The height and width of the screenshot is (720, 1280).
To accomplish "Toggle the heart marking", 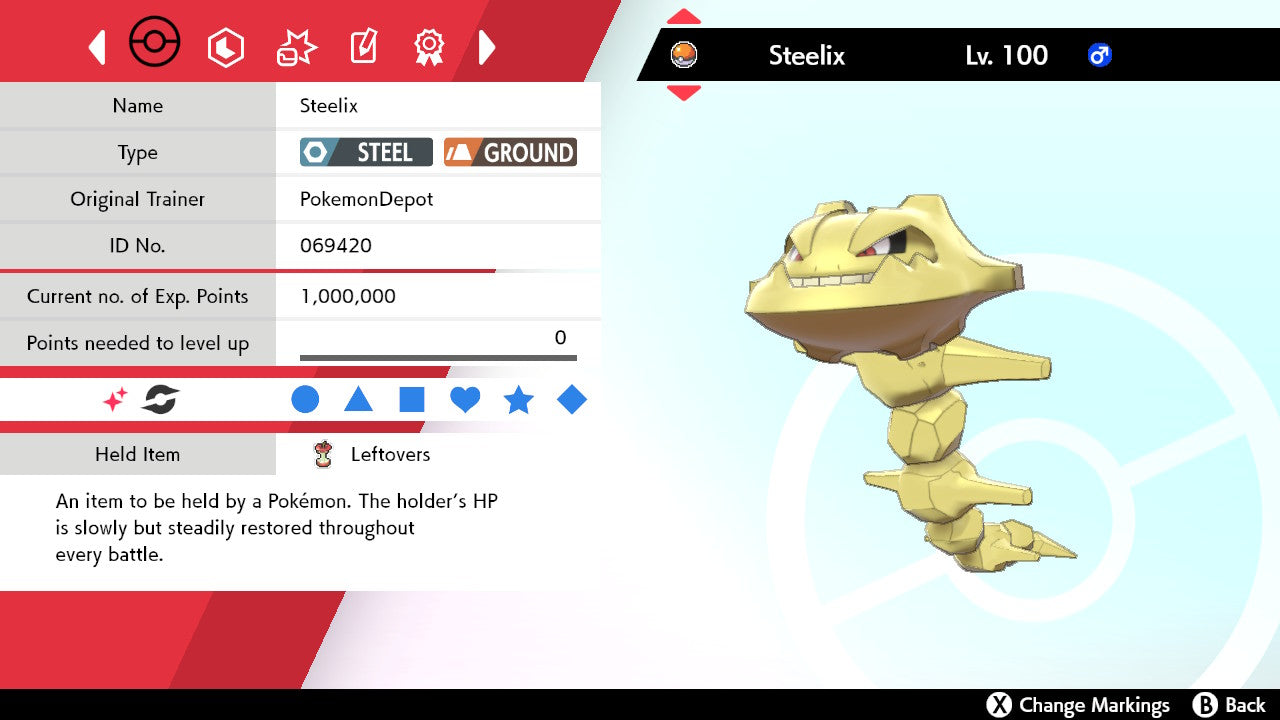I will pyautogui.click(x=465, y=400).
